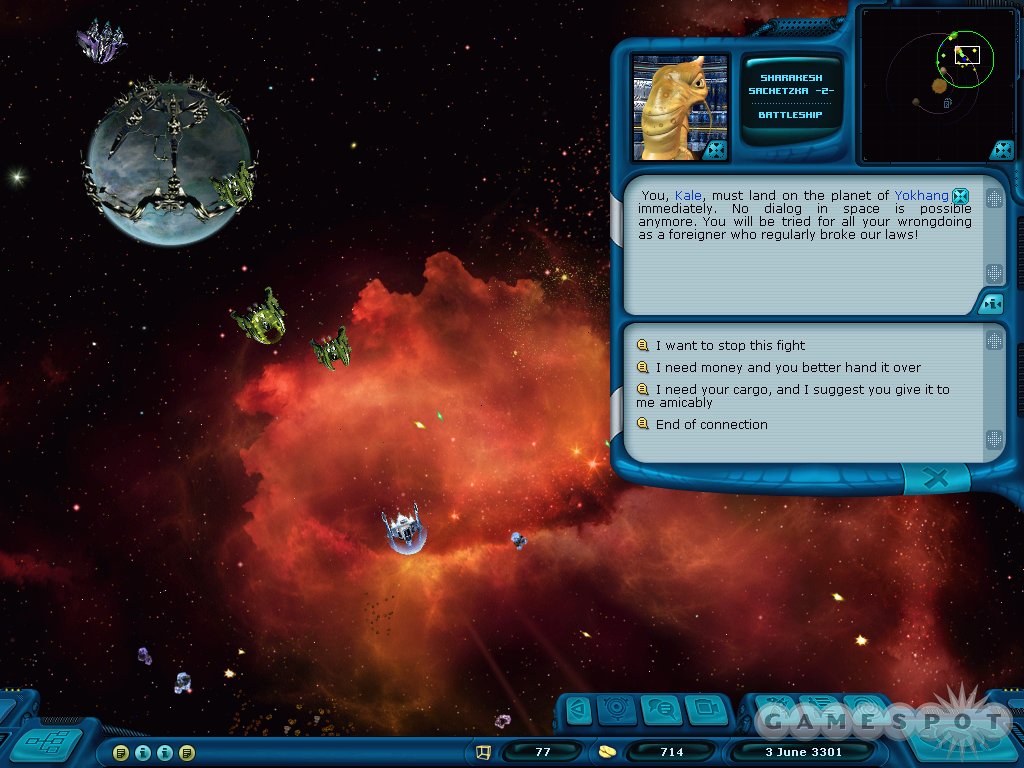Click the Sharakesh captain portrait
The width and height of the screenshot is (1024, 768).
(x=679, y=106)
